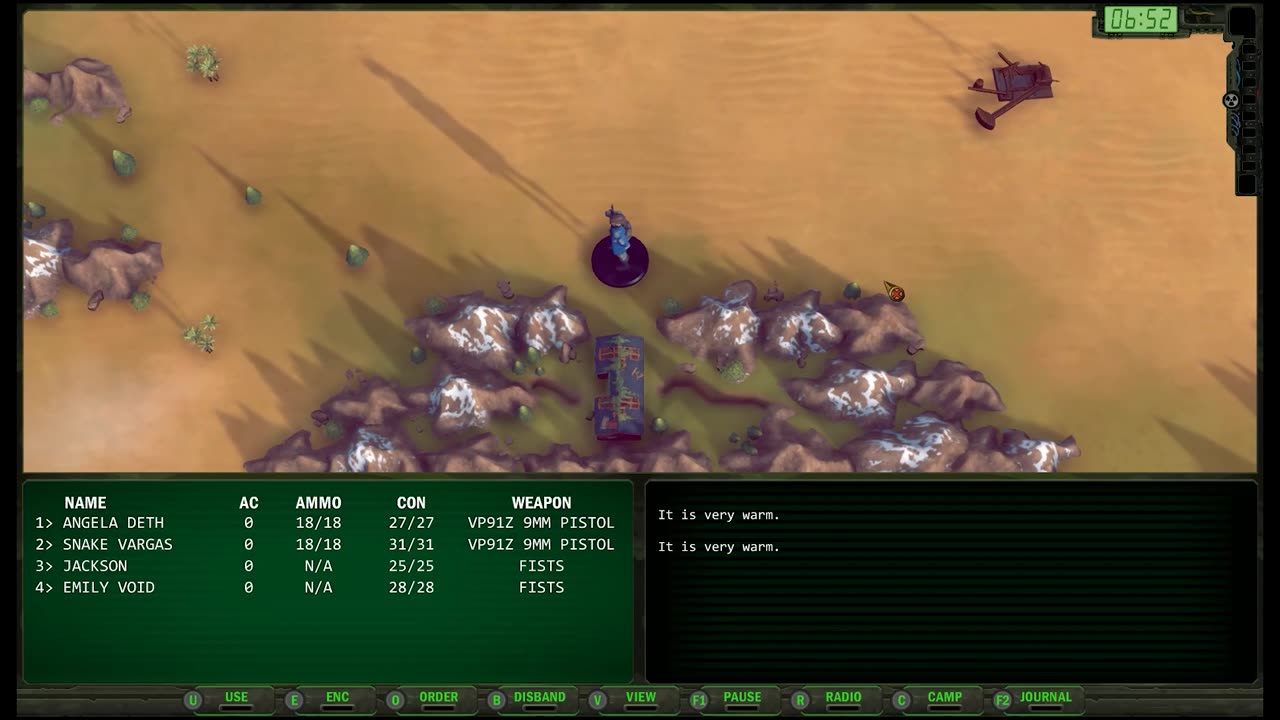Click the PAUSE button
This screenshot has height=720, width=1280.
click(x=742, y=698)
